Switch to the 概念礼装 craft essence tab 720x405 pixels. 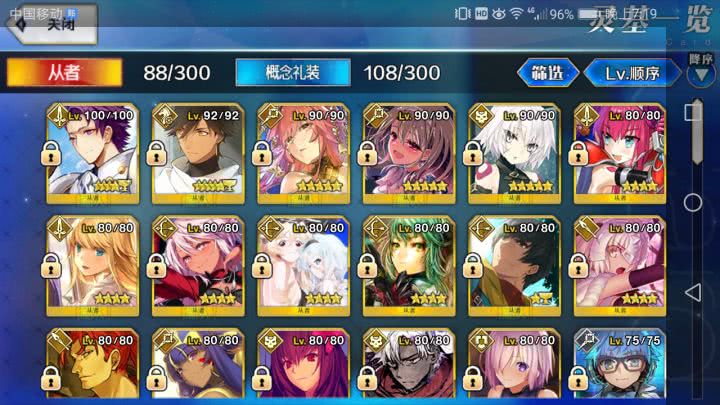click(293, 73)
